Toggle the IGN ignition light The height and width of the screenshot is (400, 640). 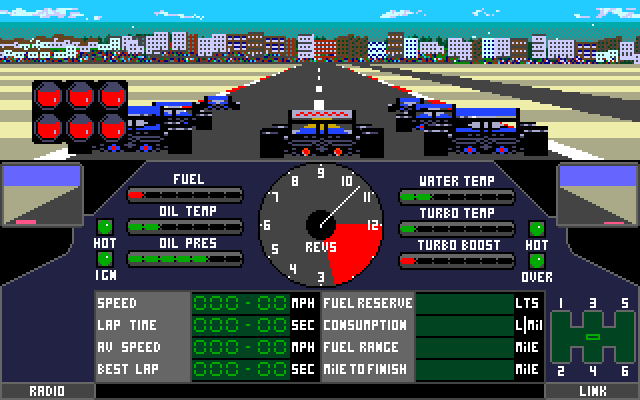(104, 259)
